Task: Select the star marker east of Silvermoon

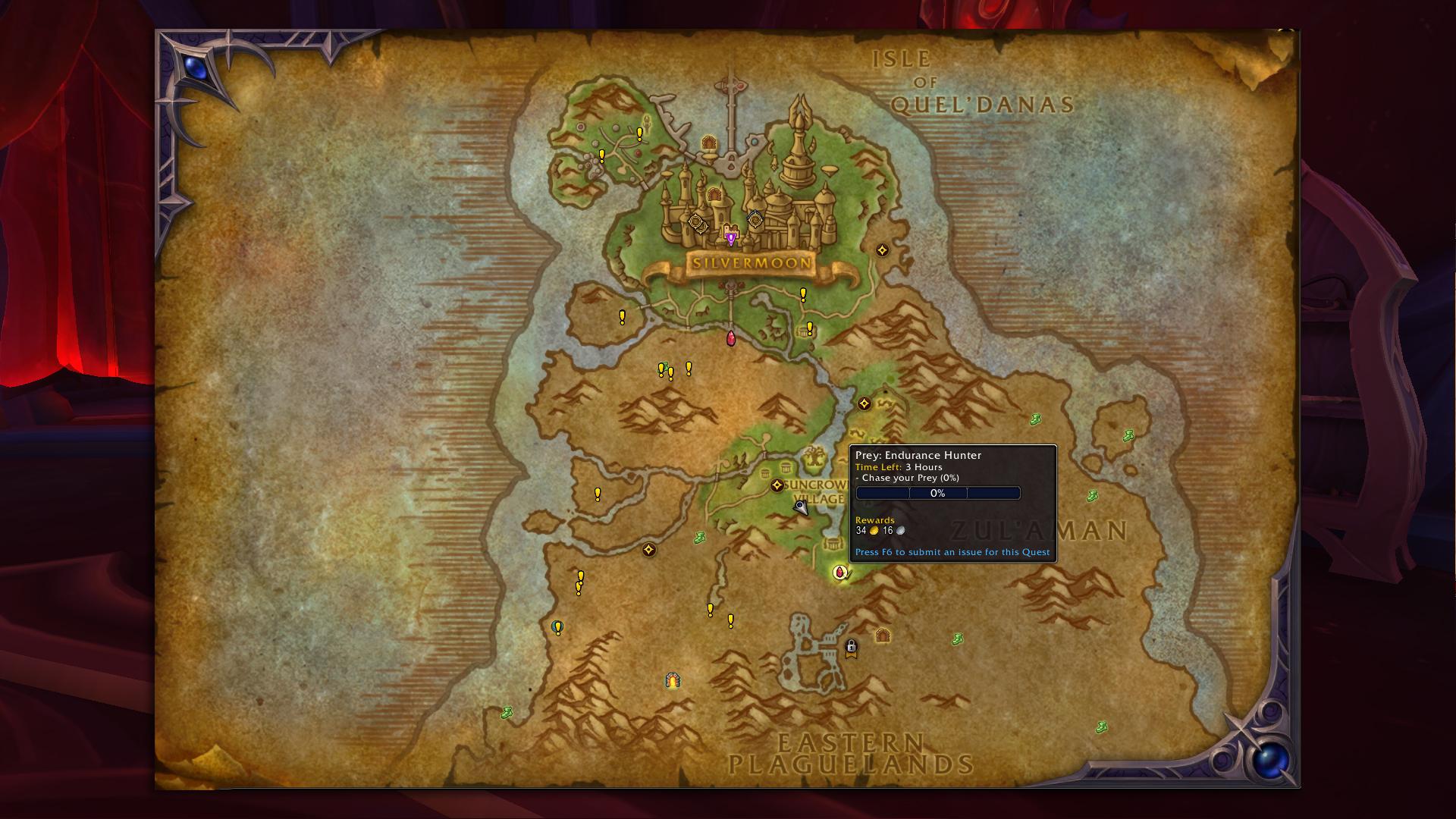Action: (x=882, y=250)
